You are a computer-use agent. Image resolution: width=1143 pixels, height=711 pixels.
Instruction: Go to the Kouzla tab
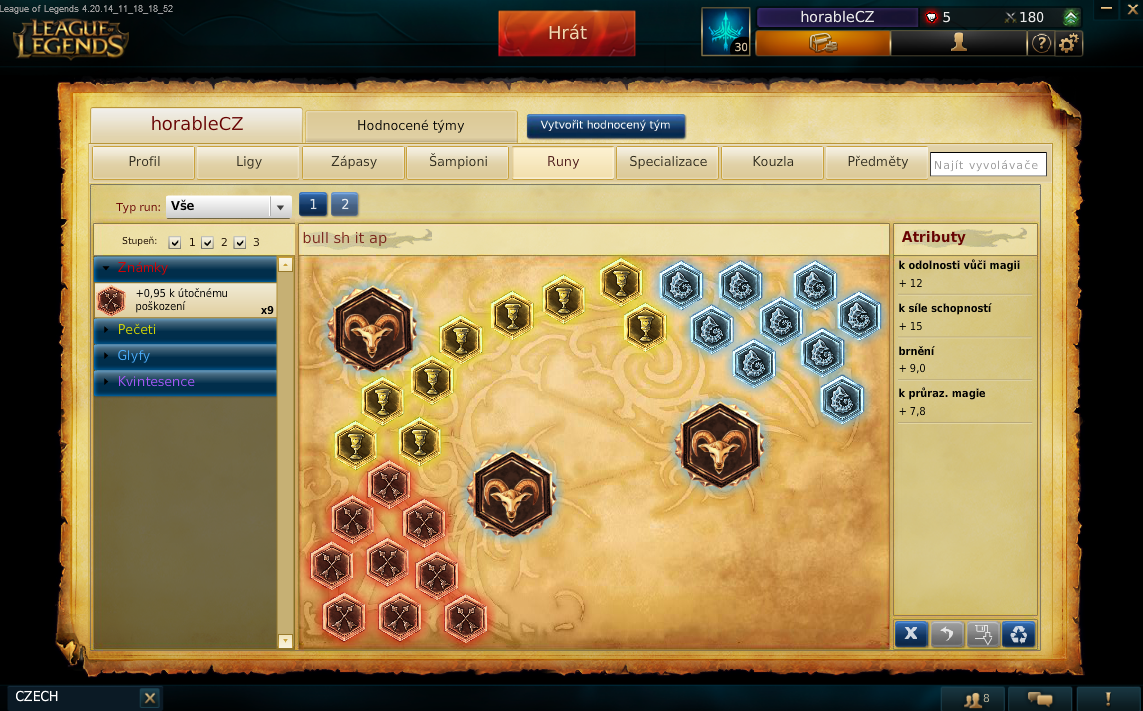coord(773,162)
